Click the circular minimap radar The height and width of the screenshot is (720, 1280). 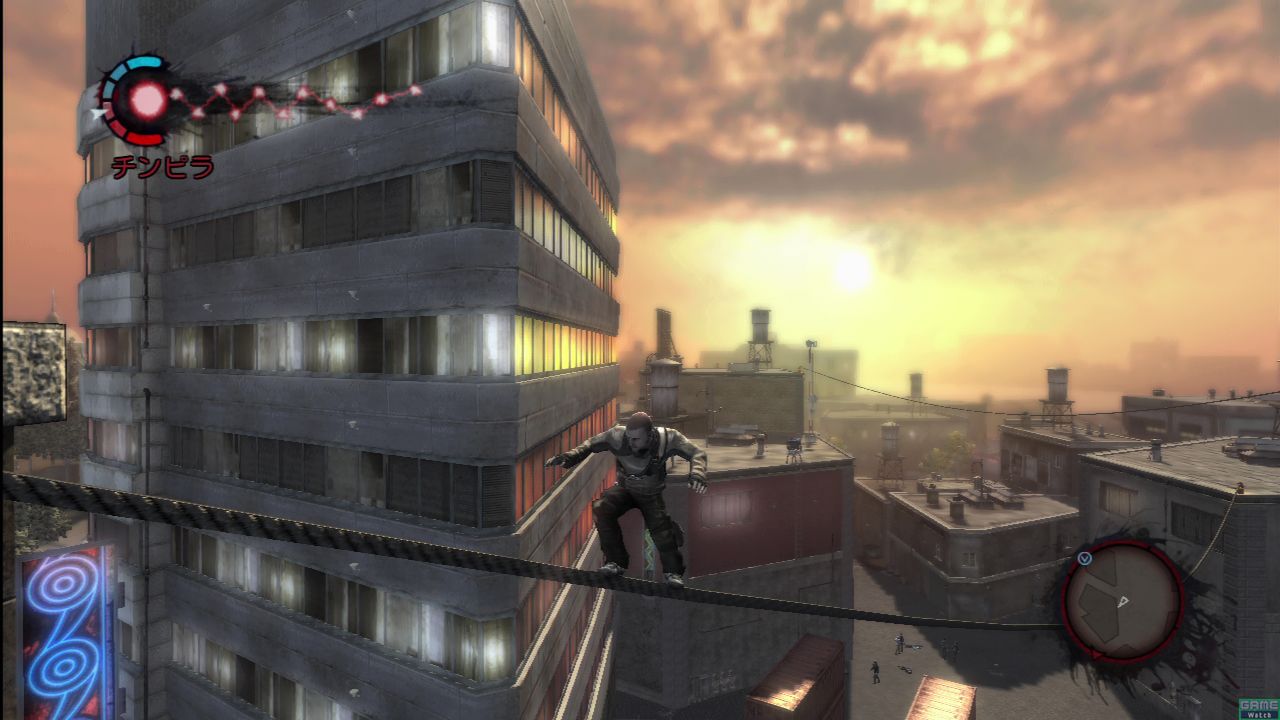[x=1122, y=600]
